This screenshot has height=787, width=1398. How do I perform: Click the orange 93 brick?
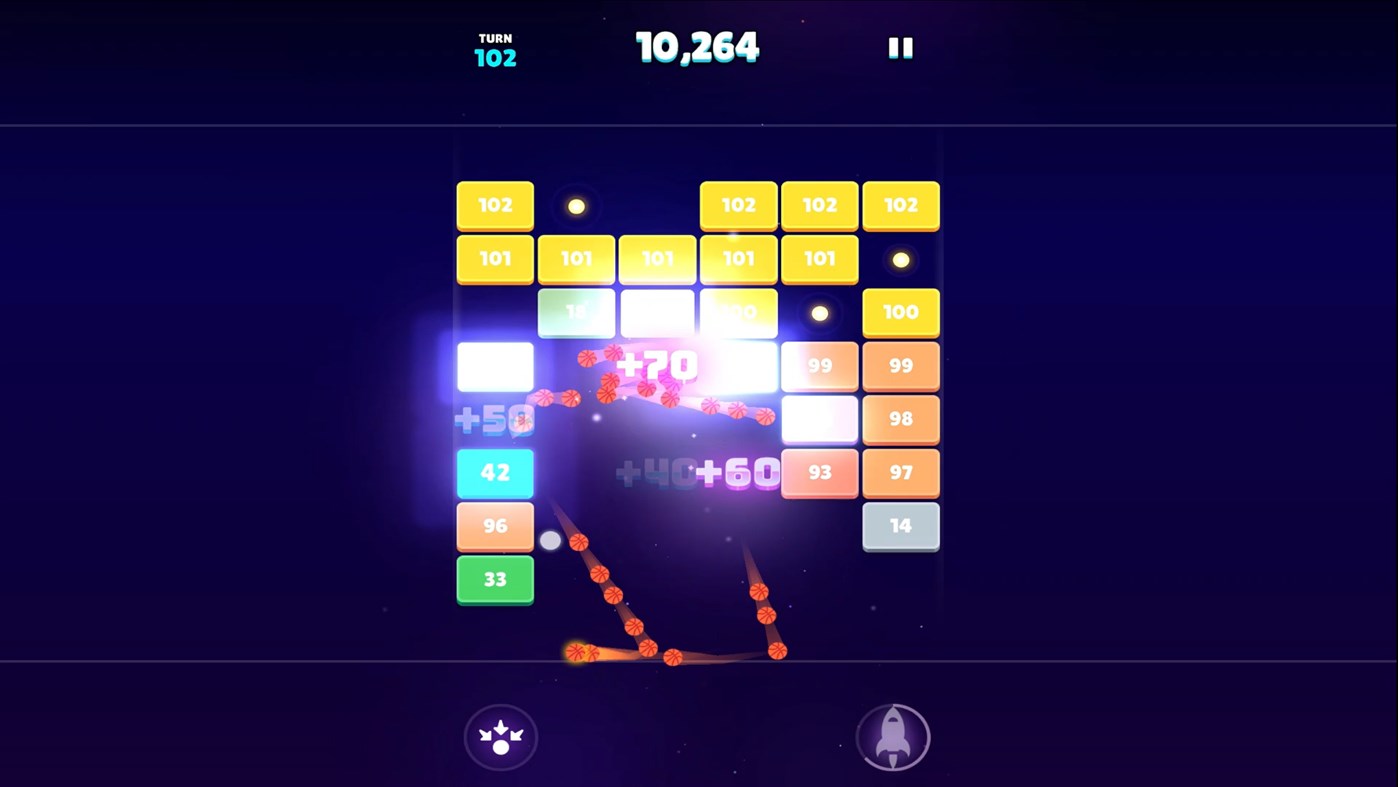click(820, 472)
